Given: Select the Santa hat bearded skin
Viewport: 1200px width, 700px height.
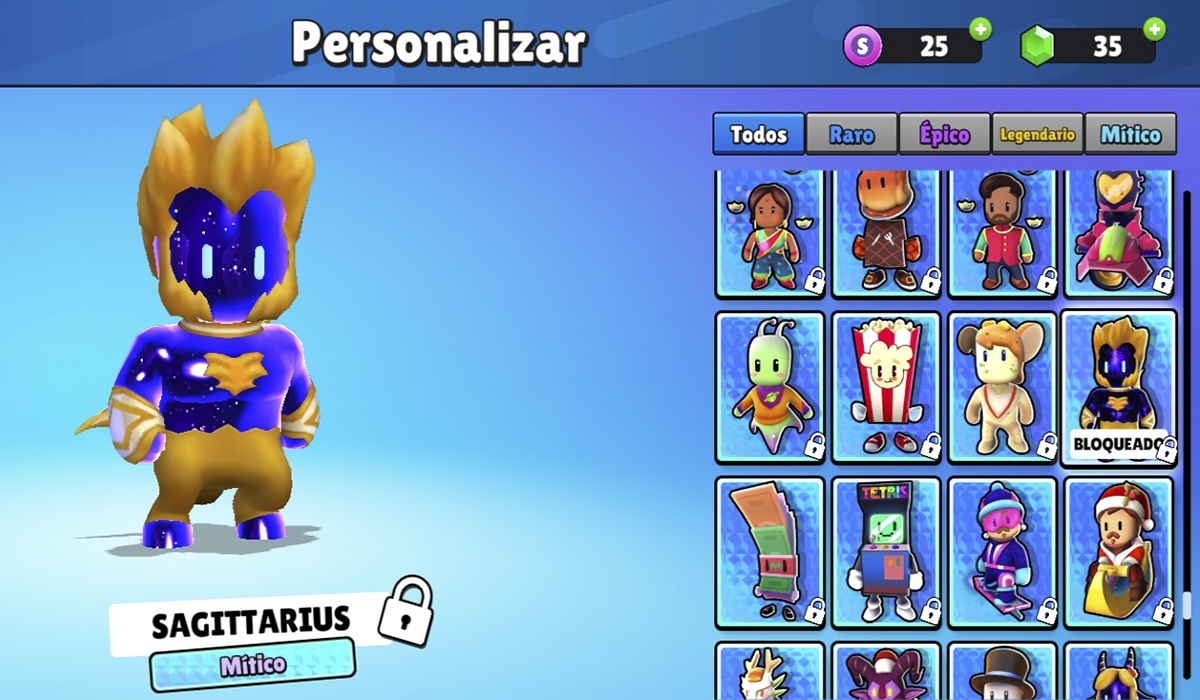Looking at the screenshot, I should click(1118, 552).
